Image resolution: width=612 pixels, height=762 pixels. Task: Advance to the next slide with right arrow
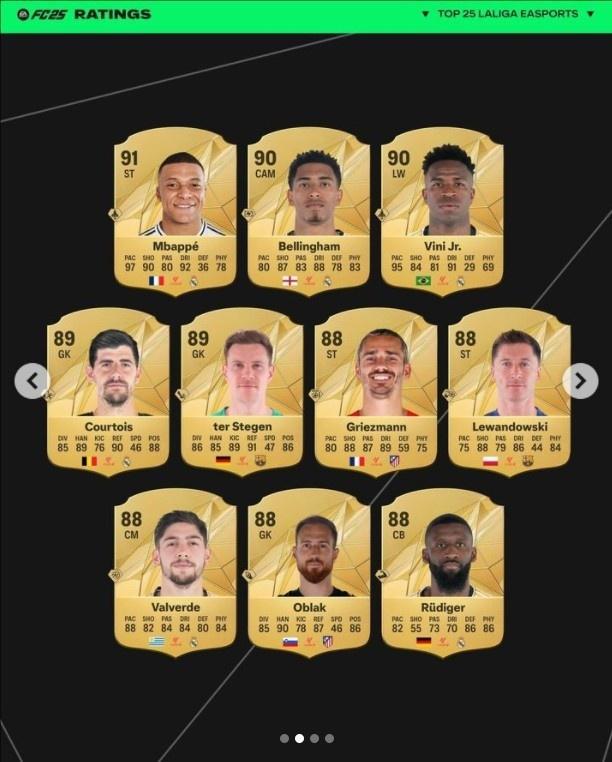click(x=580, y=380)
